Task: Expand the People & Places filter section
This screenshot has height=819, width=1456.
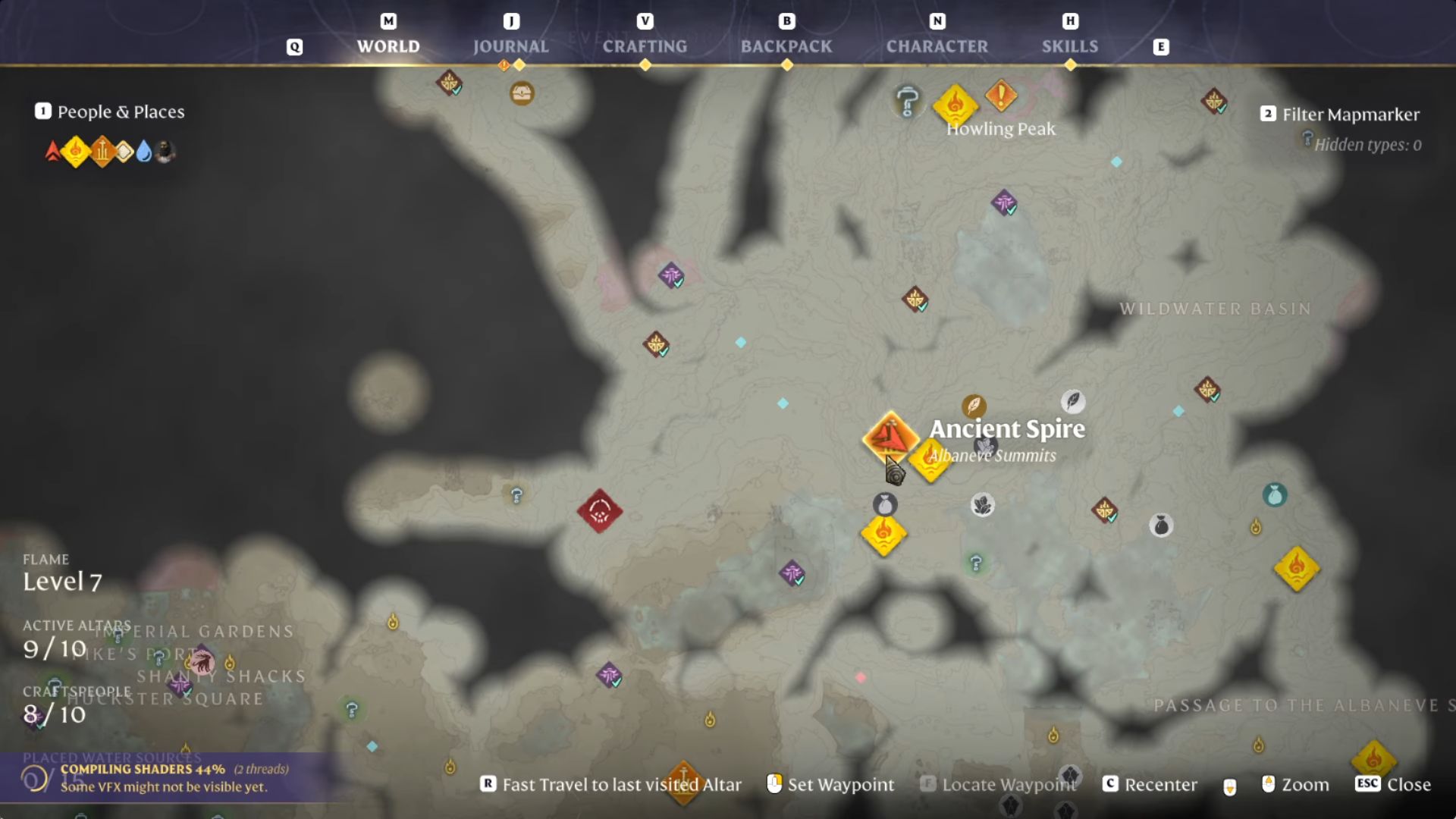Action: pos(119,111)
